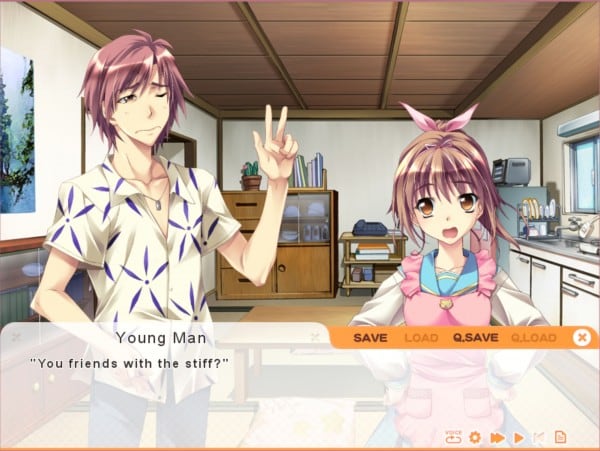Open settings via the gear icon

click(x=475, y=437)
